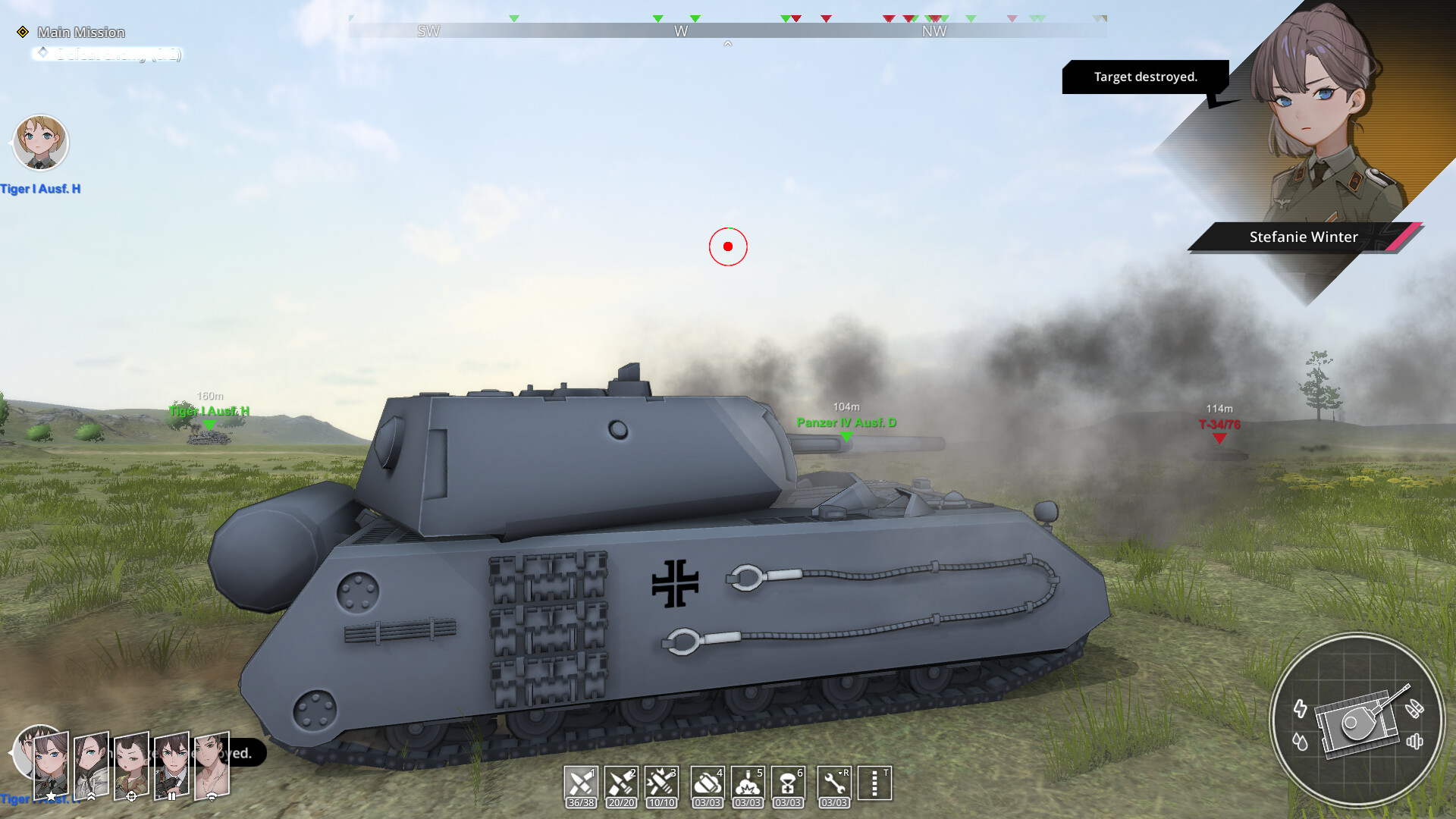Viewport: 1456px width, 819px height.
Task: Toggle the commander star icon on first crew portrait
Action: coord(51,797)
